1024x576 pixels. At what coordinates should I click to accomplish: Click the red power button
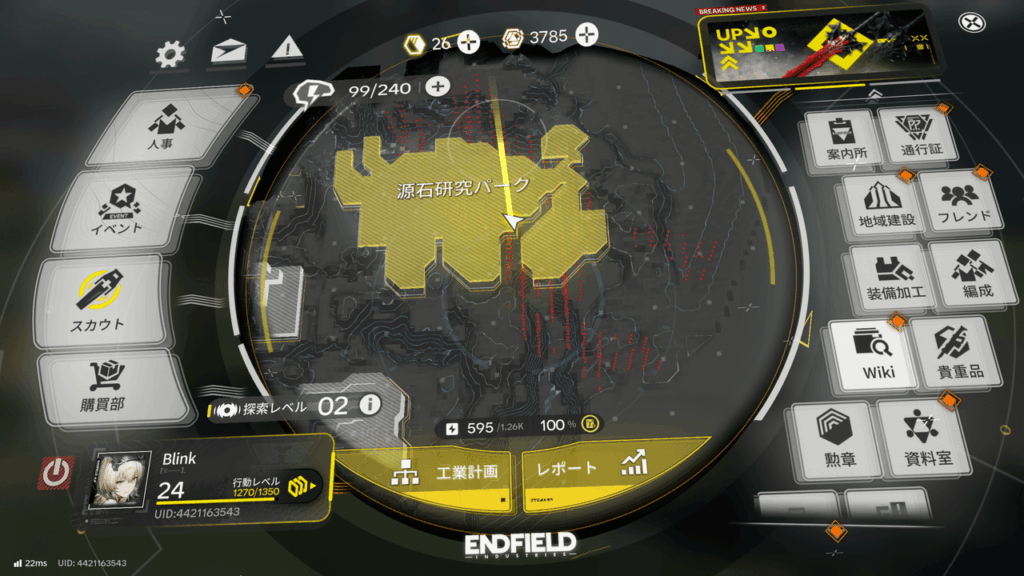57,472
